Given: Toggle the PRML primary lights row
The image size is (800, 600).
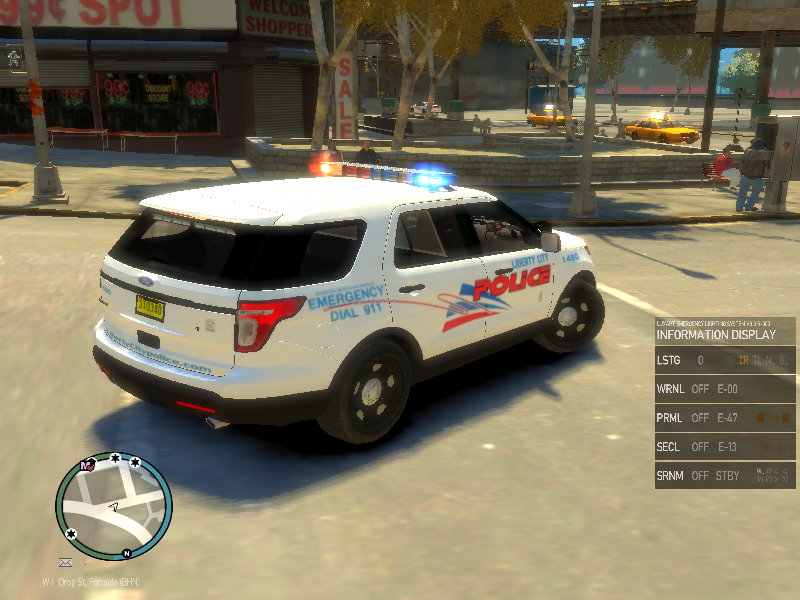Looking at the screenshot, I should [725, 418].
